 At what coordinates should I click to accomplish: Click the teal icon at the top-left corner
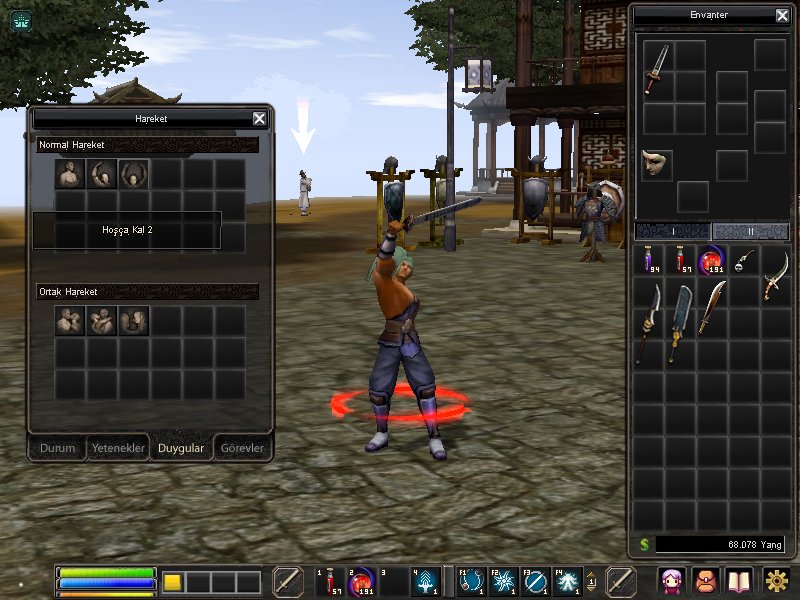pos(20,19)
